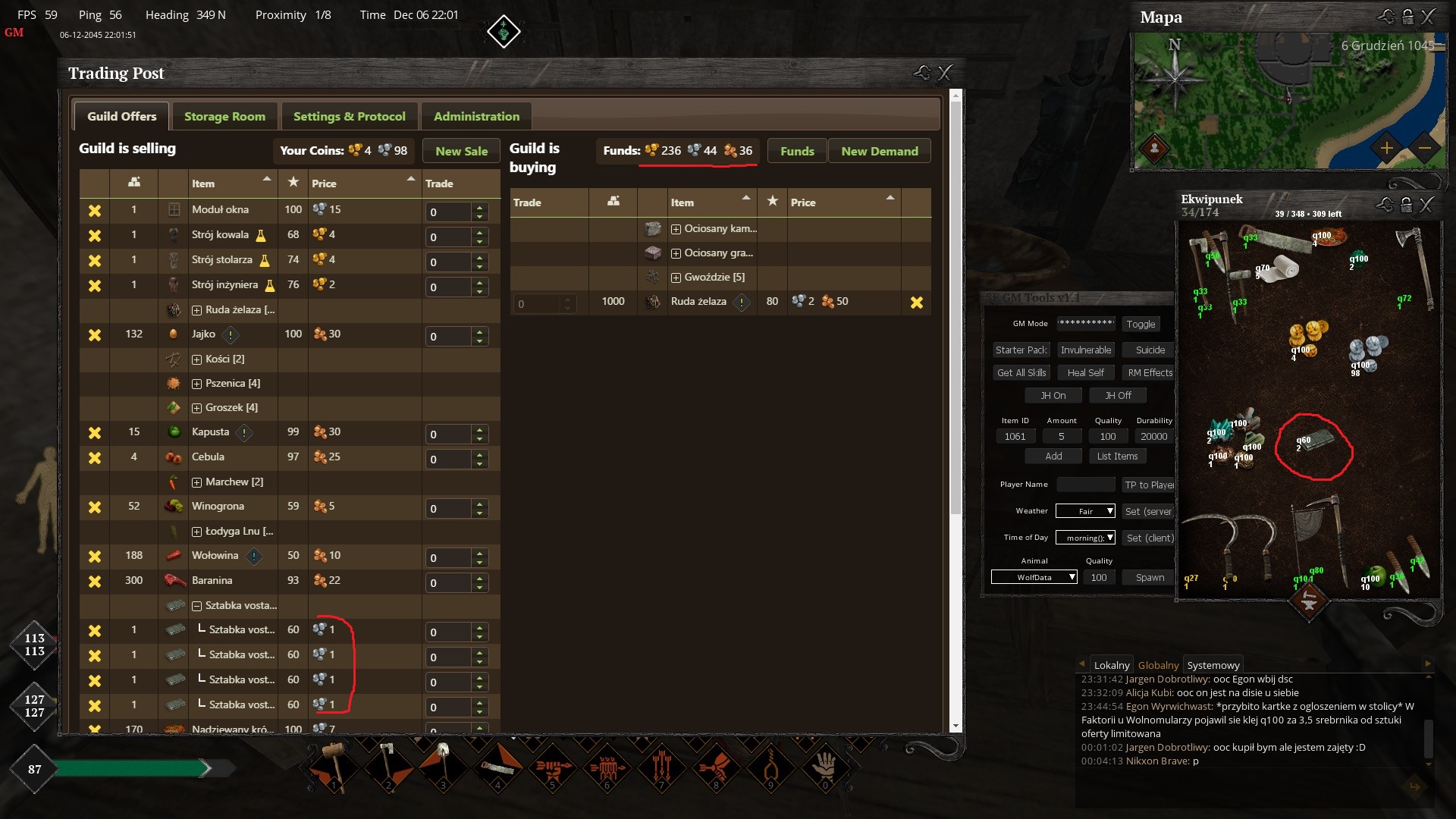Create a New Sale offer
The image size is (1456, 819).
[x=461, y=151]
